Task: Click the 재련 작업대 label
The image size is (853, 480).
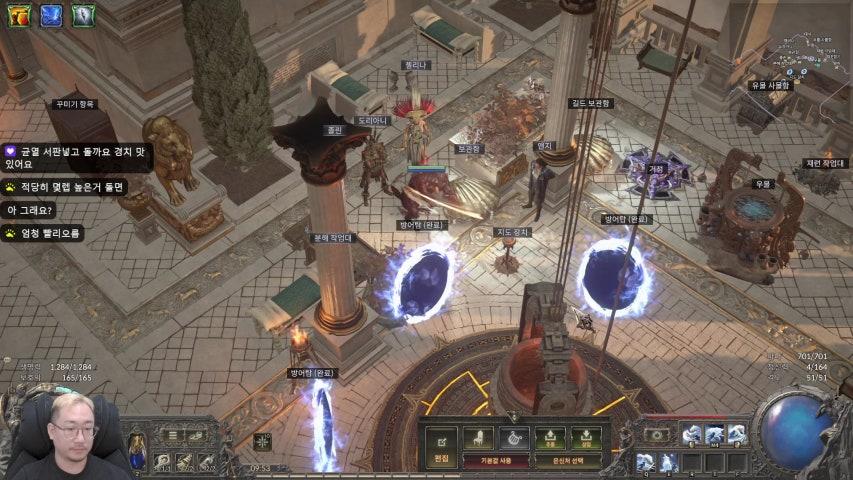Action: click(825, 163)
